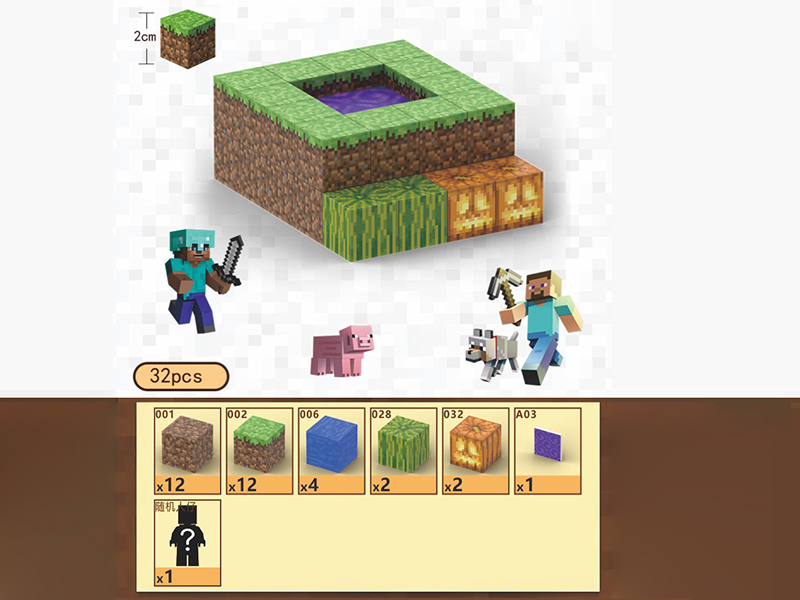Select the melon block slot 028

pos(402,450)
